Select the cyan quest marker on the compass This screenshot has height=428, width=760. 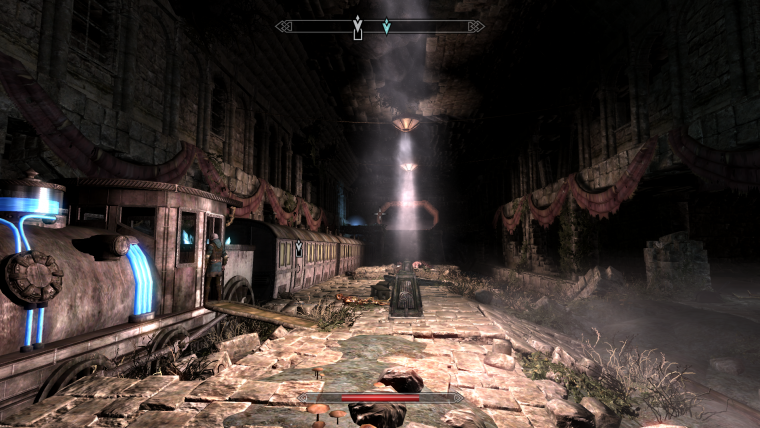click(387, 26)
